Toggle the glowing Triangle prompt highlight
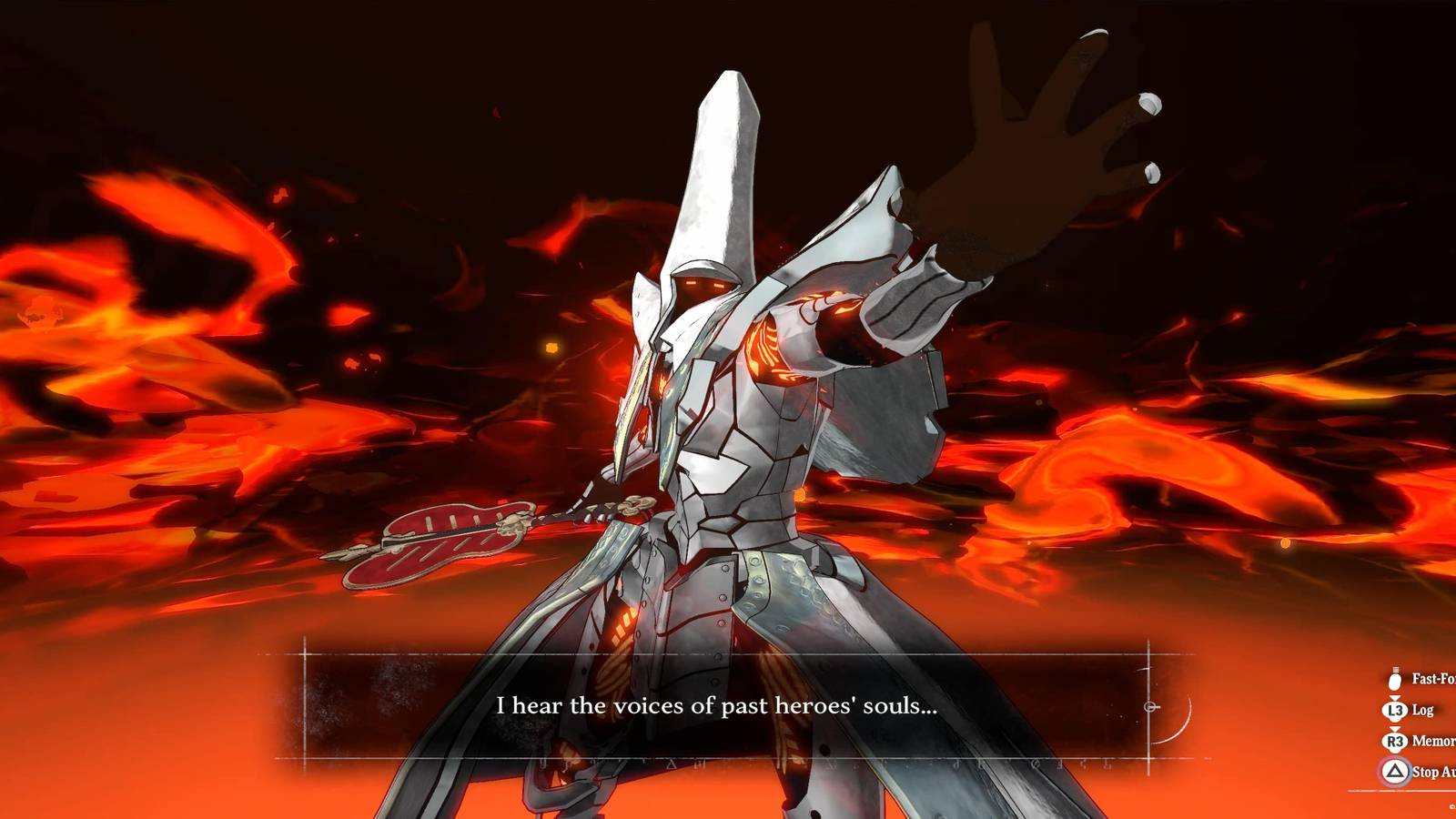1456x819 pixels. 1395,772
